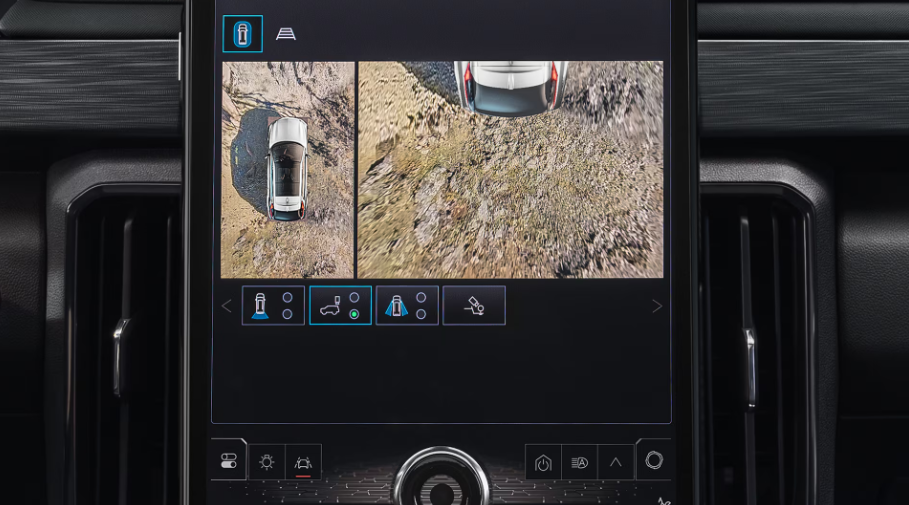Choose the rear camera view button
Image resolution: width=909 pixels, height=505 pixels.
pos(273,306)
